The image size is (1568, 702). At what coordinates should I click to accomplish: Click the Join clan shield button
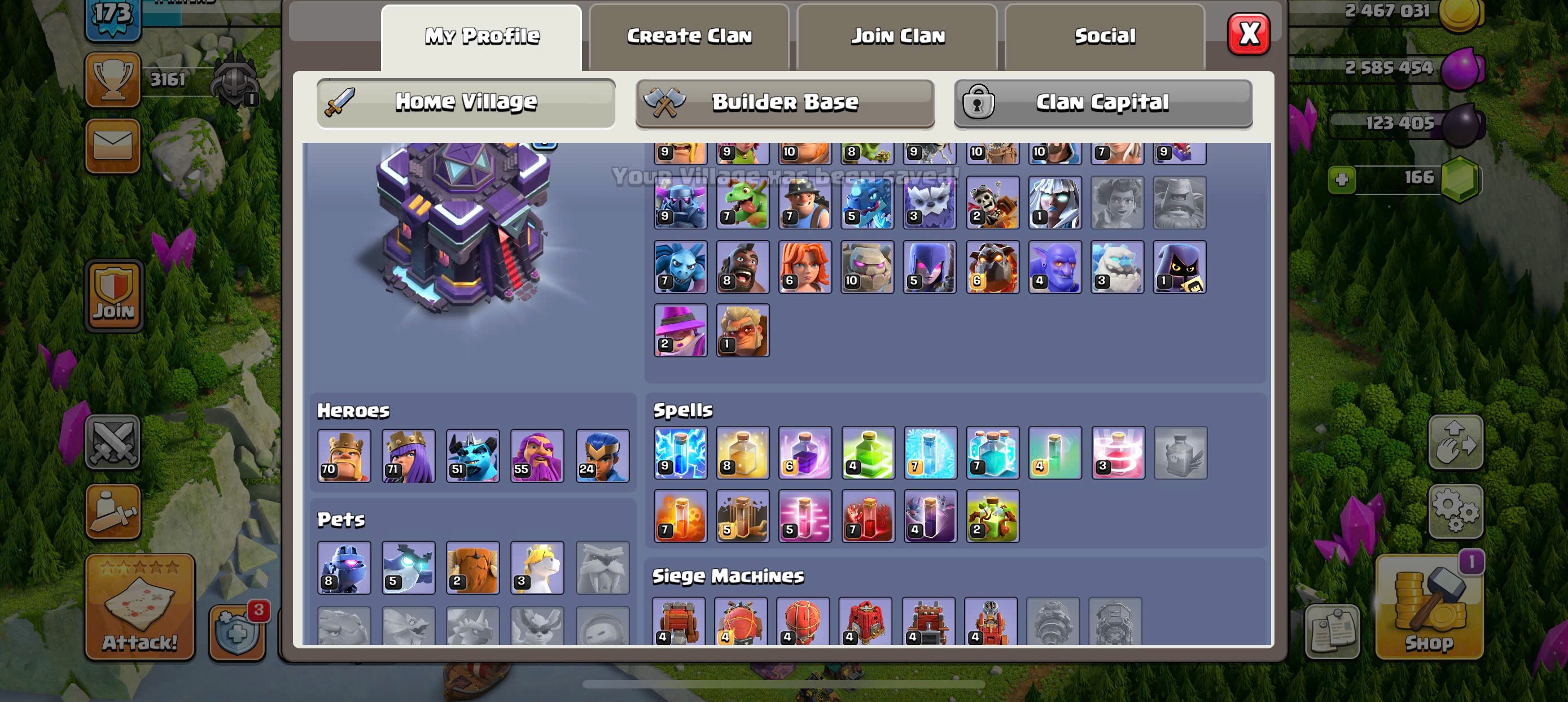(x=114, y=297)
